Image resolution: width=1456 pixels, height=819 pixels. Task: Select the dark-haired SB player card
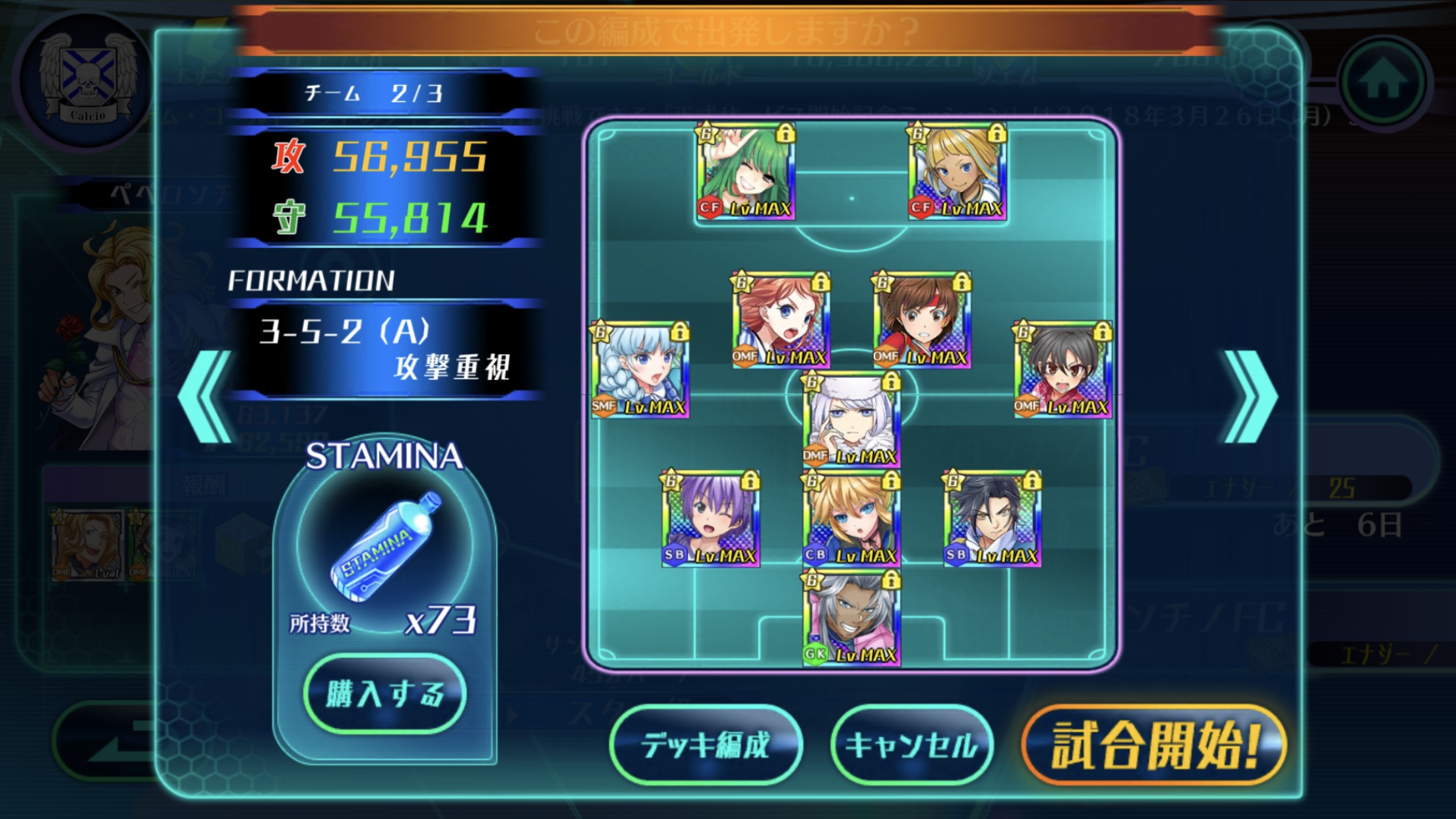click(x=992, y=518)
